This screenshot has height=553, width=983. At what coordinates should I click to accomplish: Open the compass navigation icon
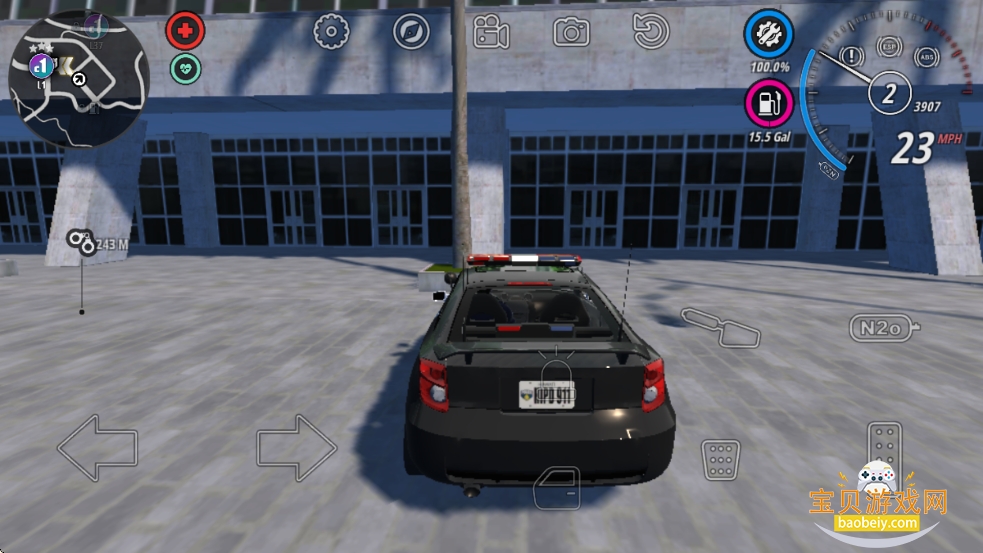pos(410,32)
